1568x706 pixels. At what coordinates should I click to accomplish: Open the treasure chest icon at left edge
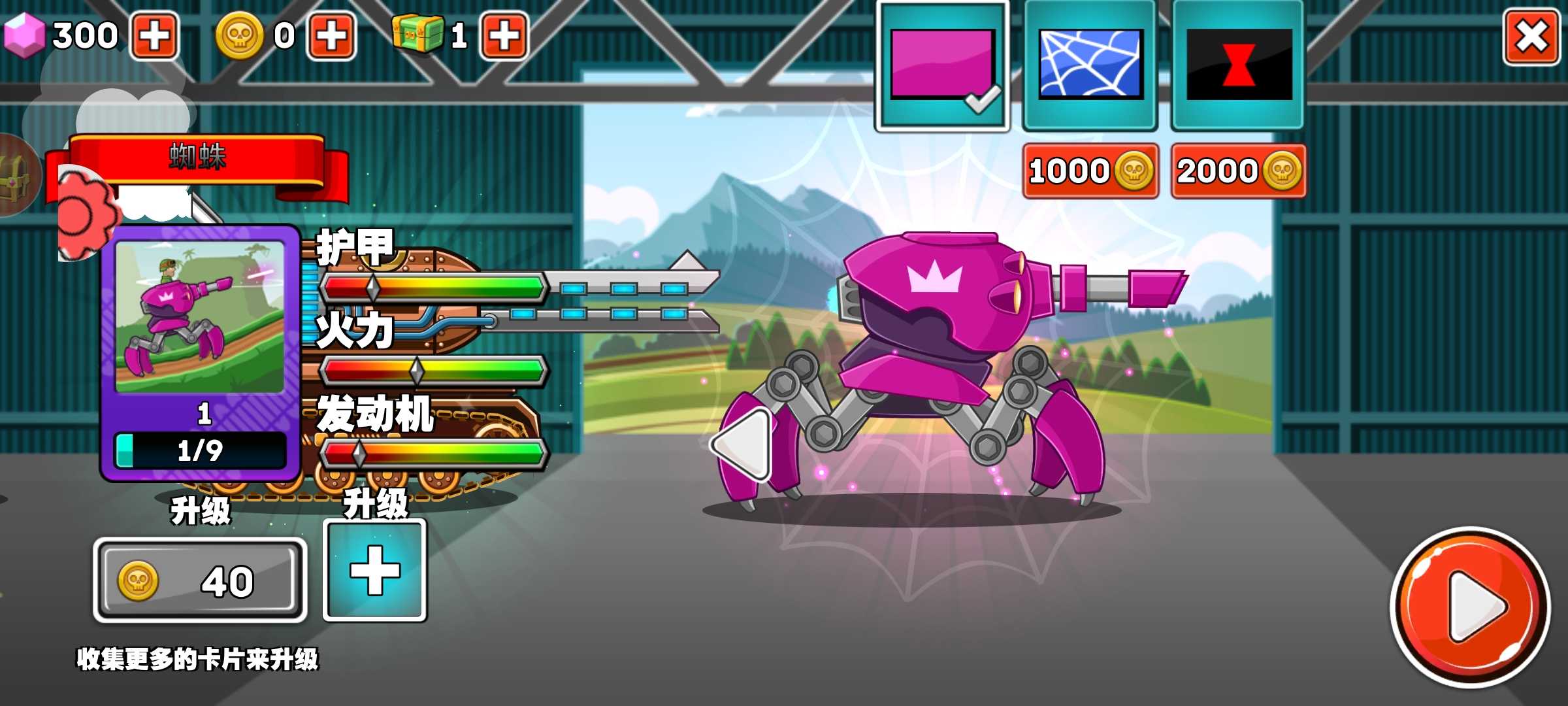point(16,175)
